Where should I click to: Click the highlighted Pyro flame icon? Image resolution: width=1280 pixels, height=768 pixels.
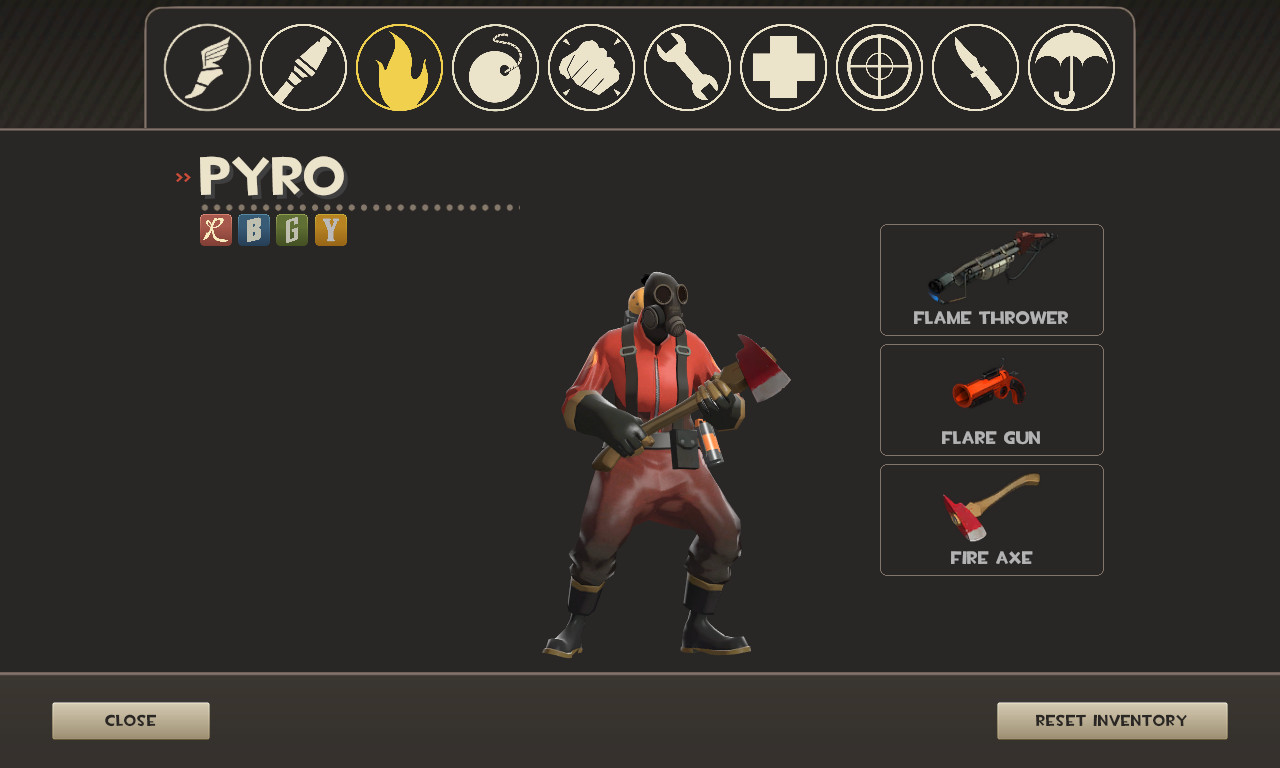click(x=398, y=67)
